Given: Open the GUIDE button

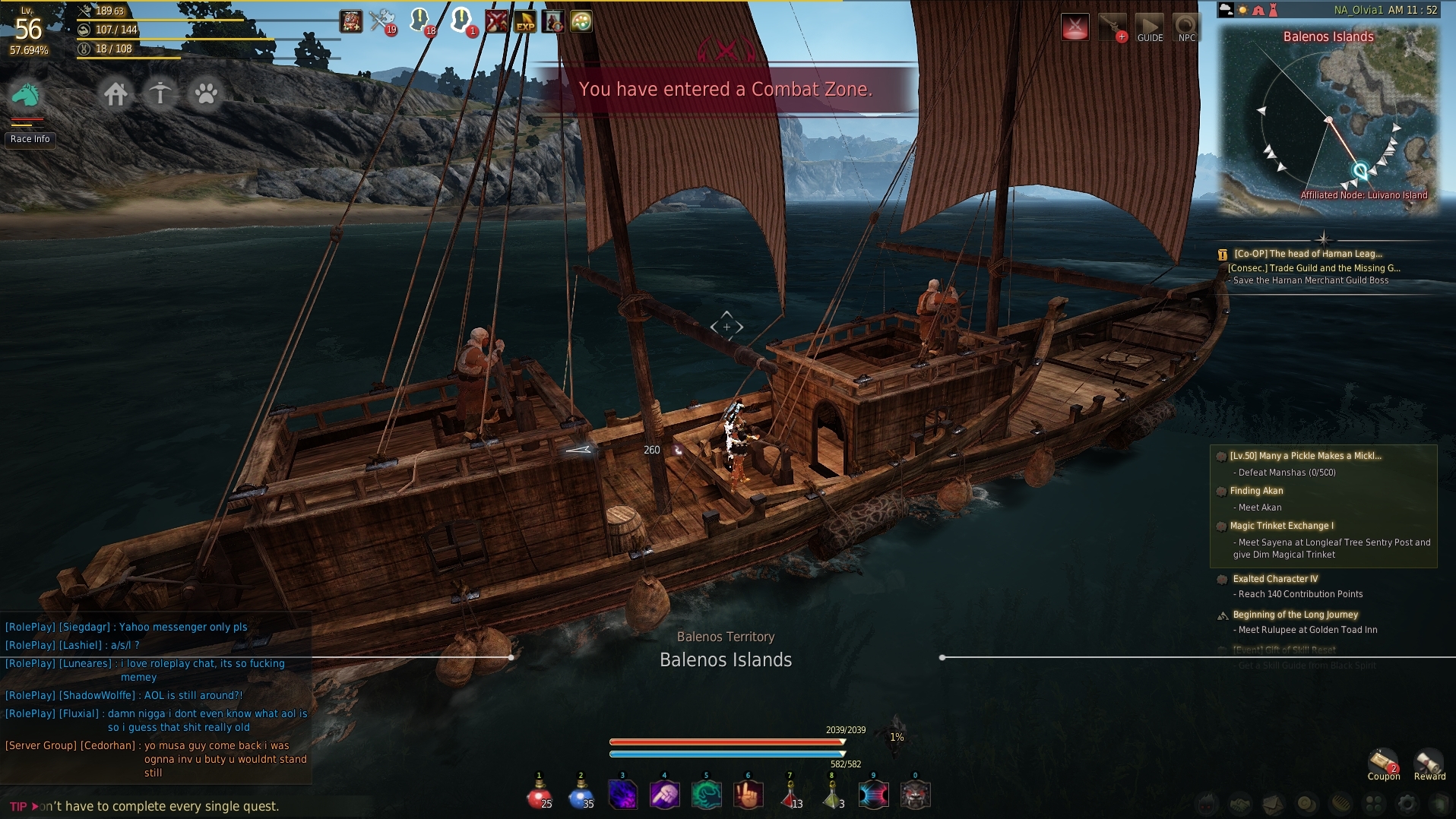Looking at the screenshot, I should pos(1149,28).
